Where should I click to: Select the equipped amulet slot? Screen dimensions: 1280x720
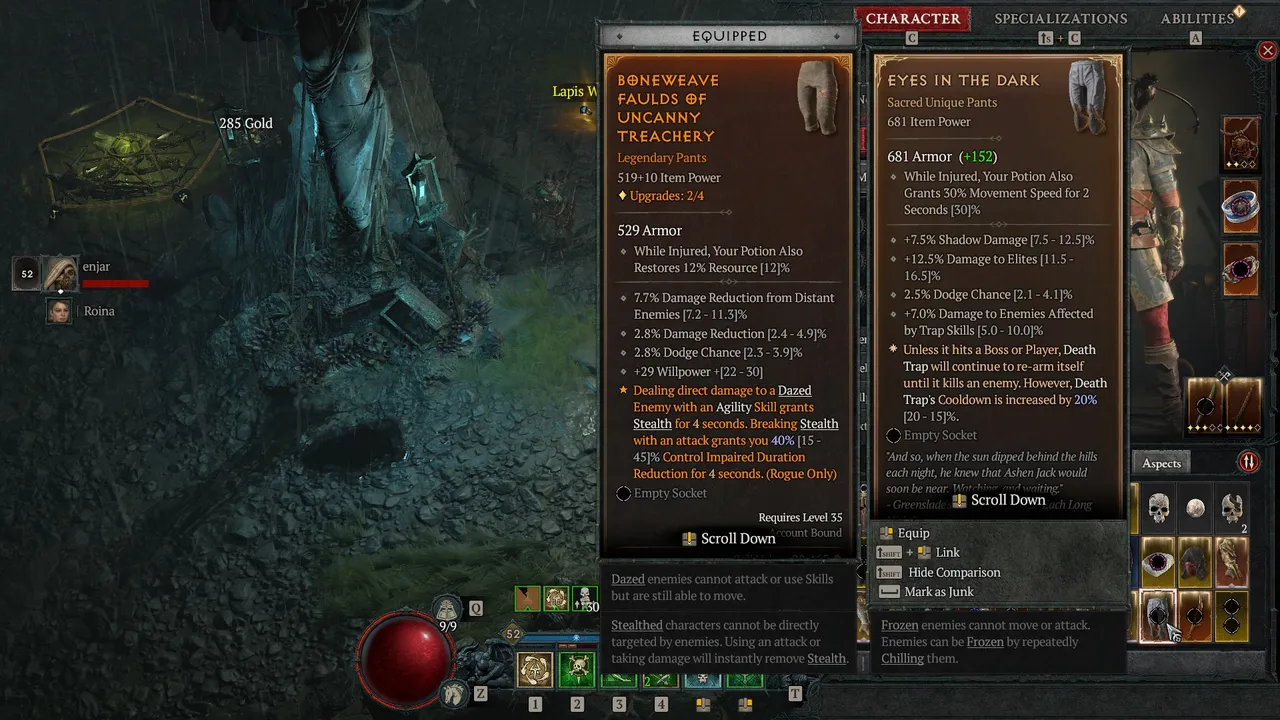[x=1241, y=144]
